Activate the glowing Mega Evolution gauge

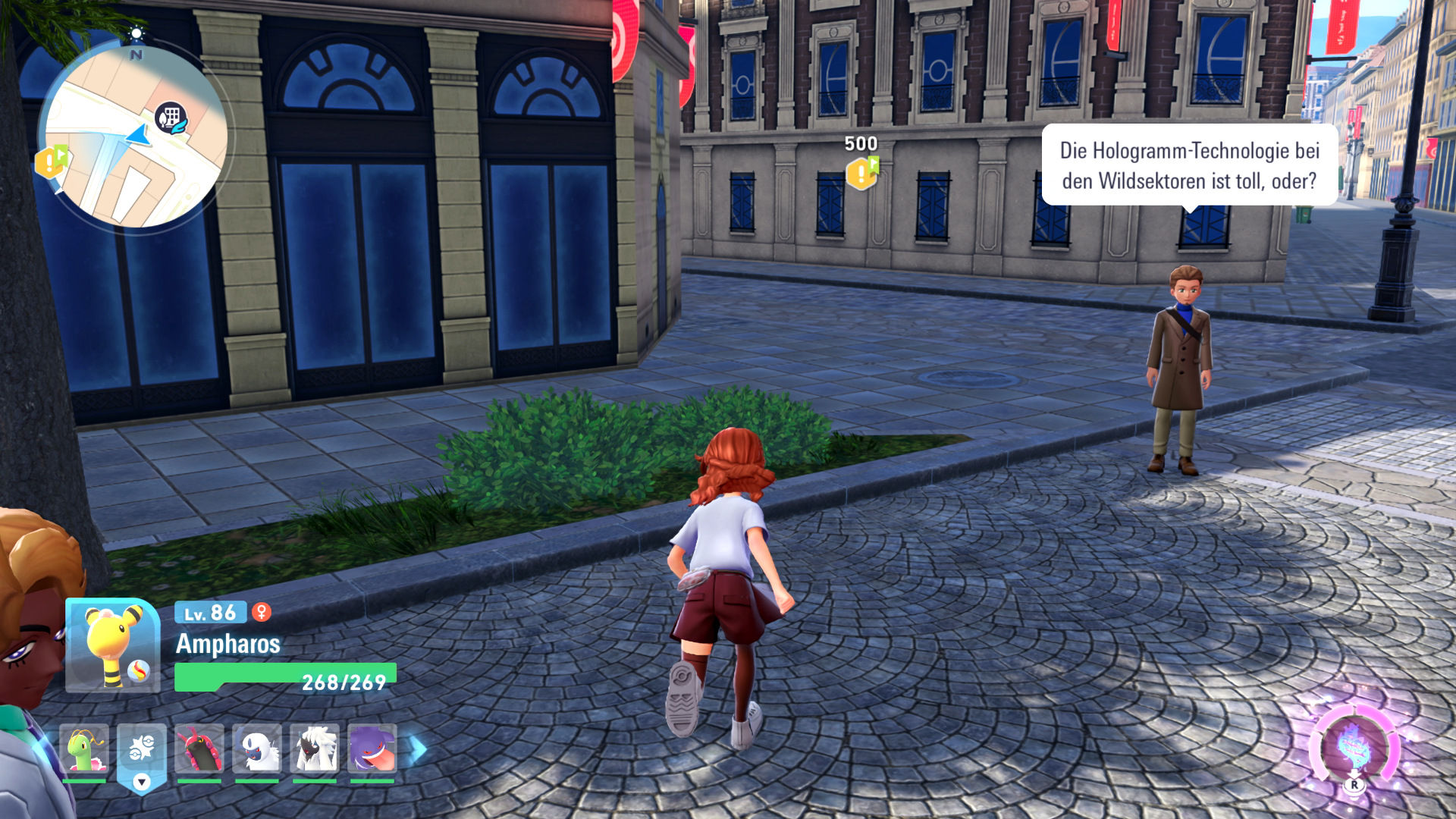point(1354,748)
